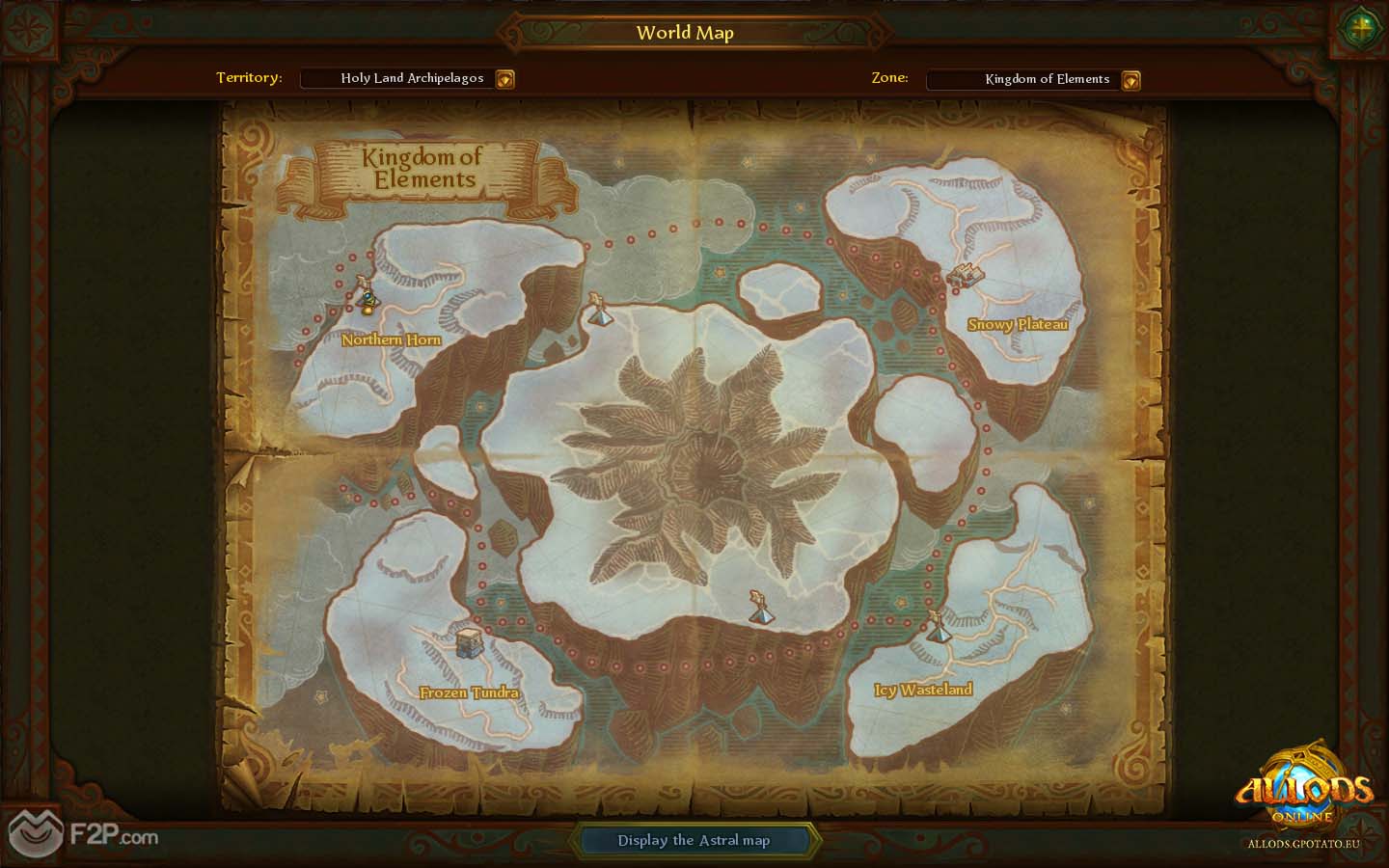
Task: Choose the Icy Wasteland island label
Action: coord(923,690)
